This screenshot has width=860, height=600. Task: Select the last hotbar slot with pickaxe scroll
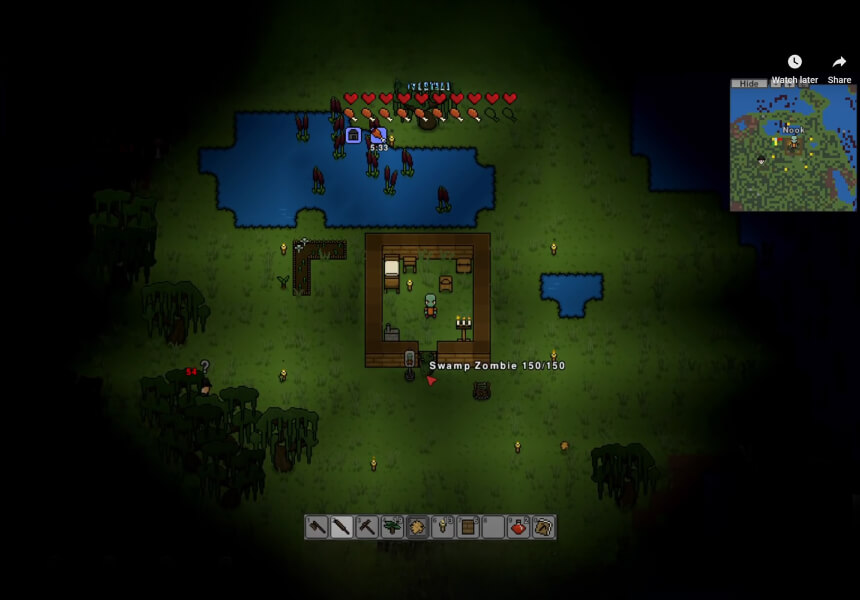click(x=543, y=527)
